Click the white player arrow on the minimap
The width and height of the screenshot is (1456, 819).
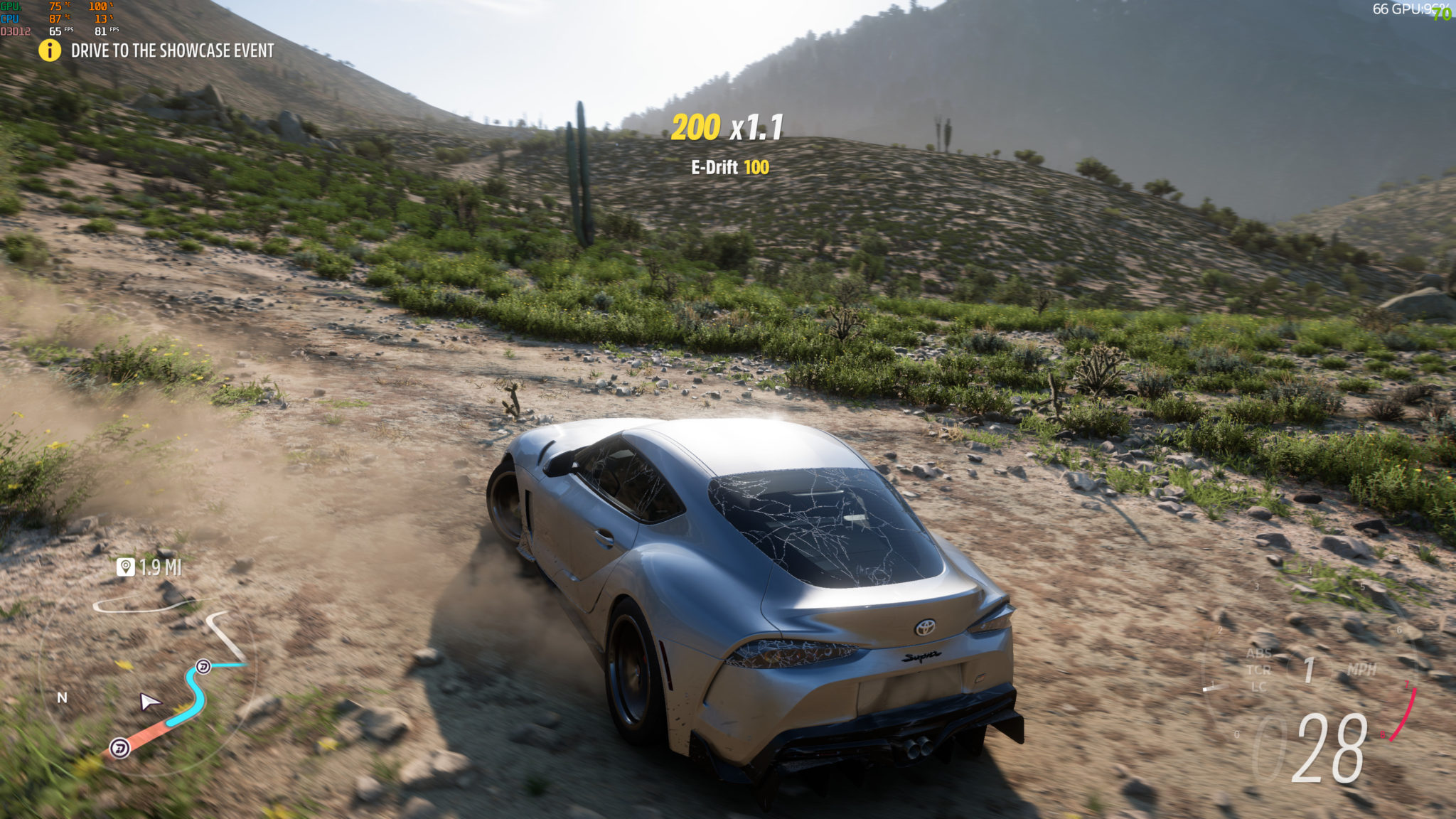click(149, 702)
